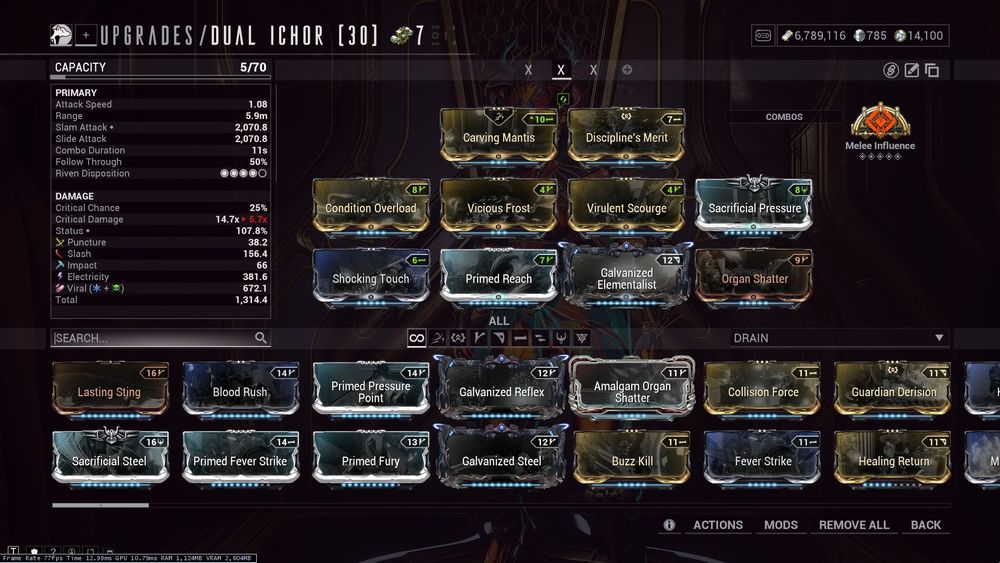Choose the Primed Pressure Point mod

point(371,391)
